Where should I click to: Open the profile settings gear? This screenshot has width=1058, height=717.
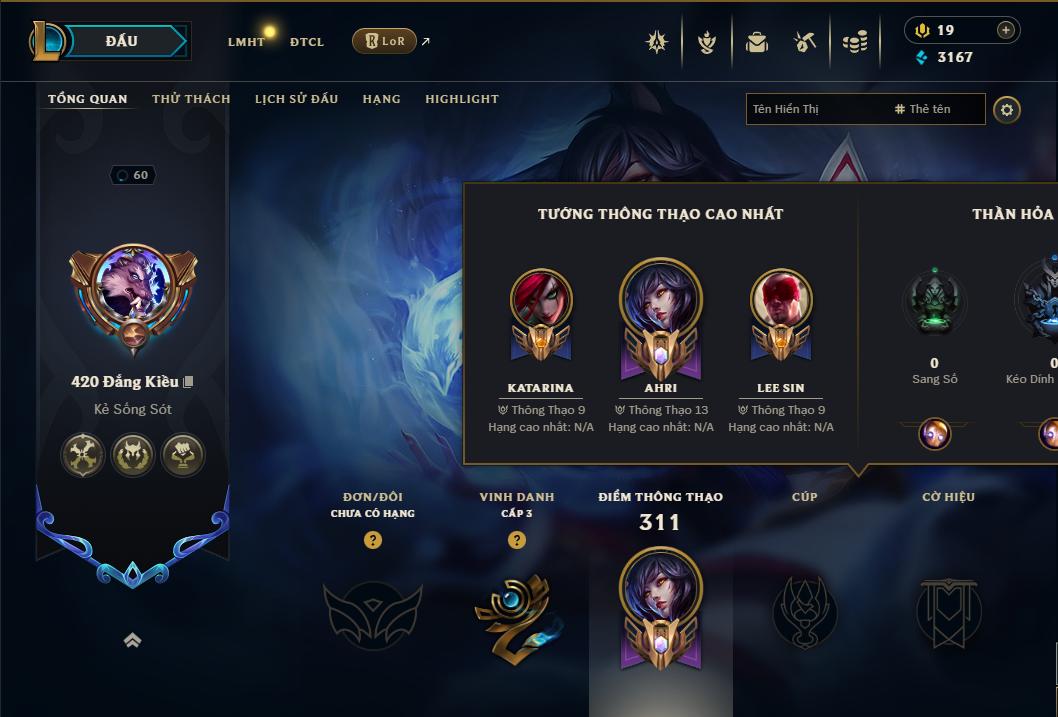[x=1007, y=109]
